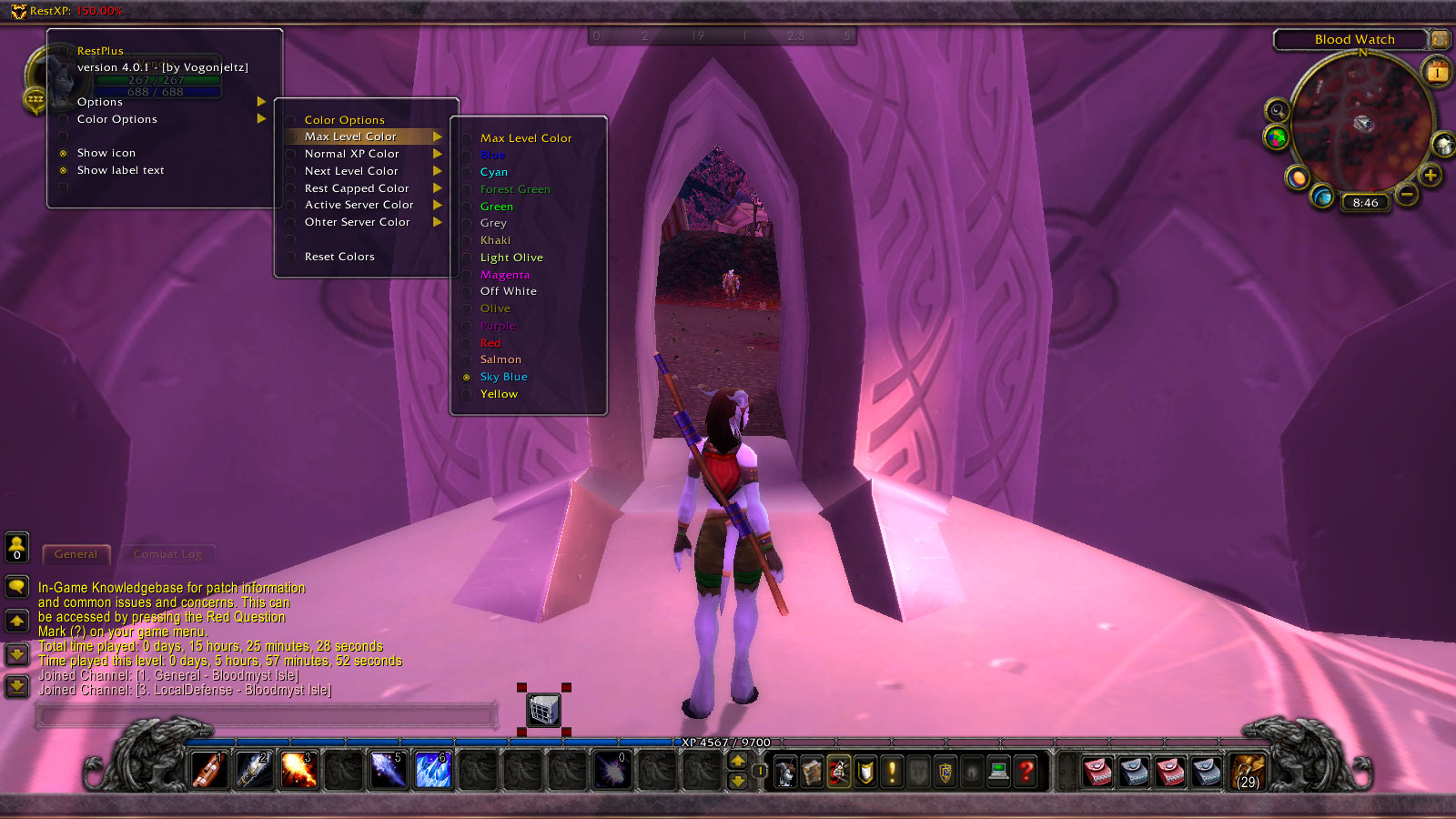Select the Magenta color option

tap(505, 275)
